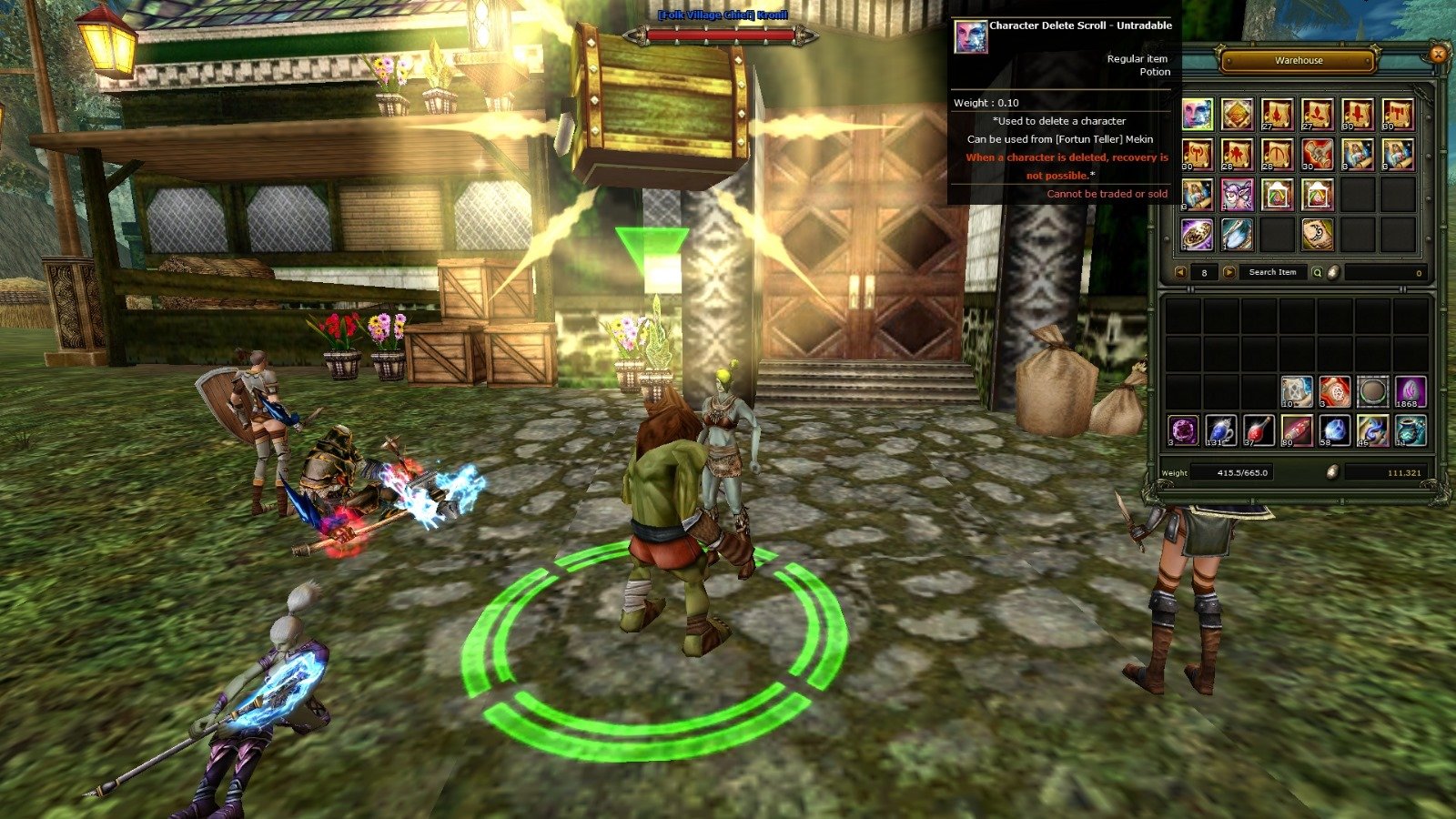The image size is (1456, 819).
Task: Click the green magnifier search button
Action: [1317, 272]
